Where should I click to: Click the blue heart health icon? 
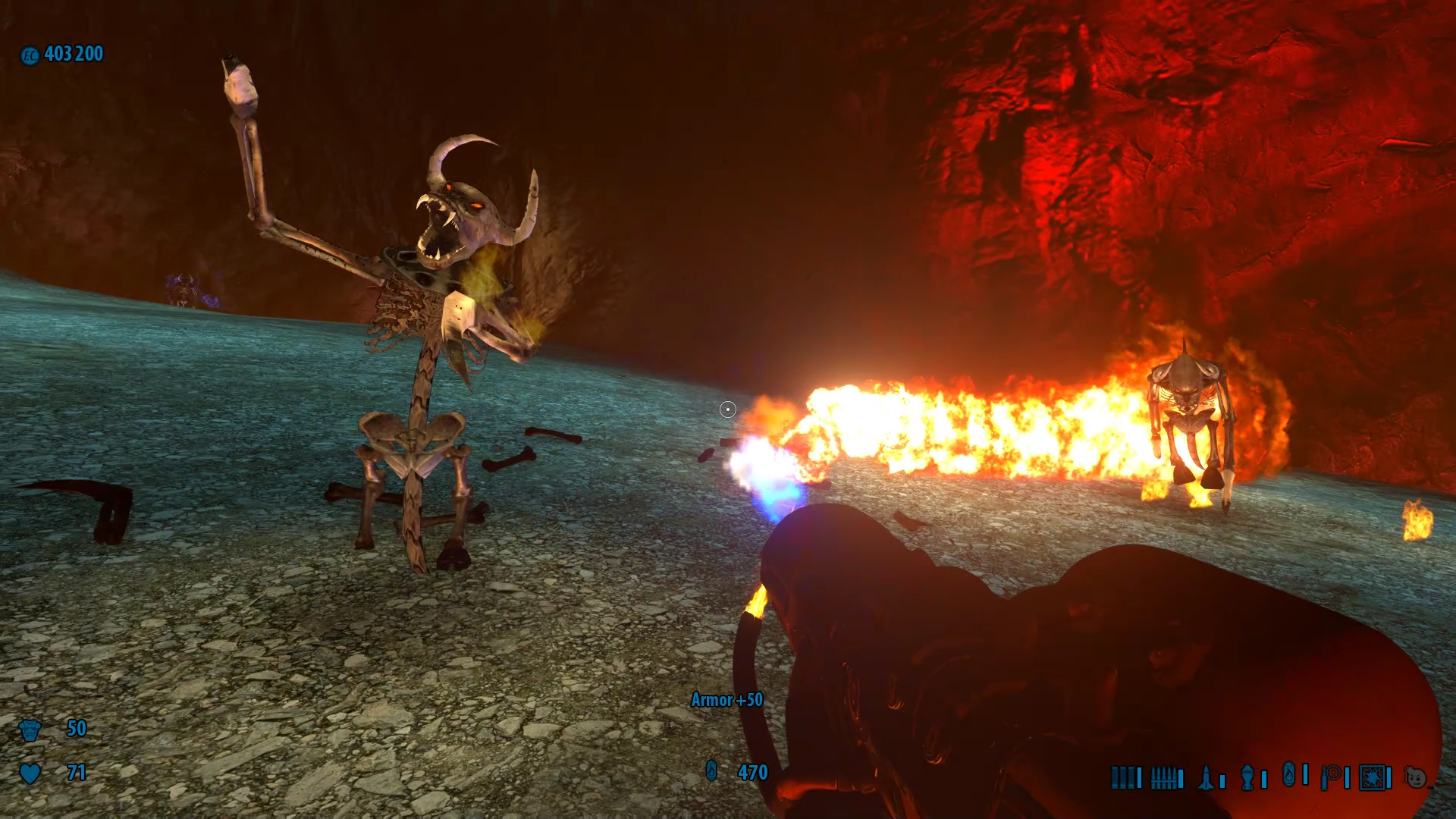(x=30, y=773)
